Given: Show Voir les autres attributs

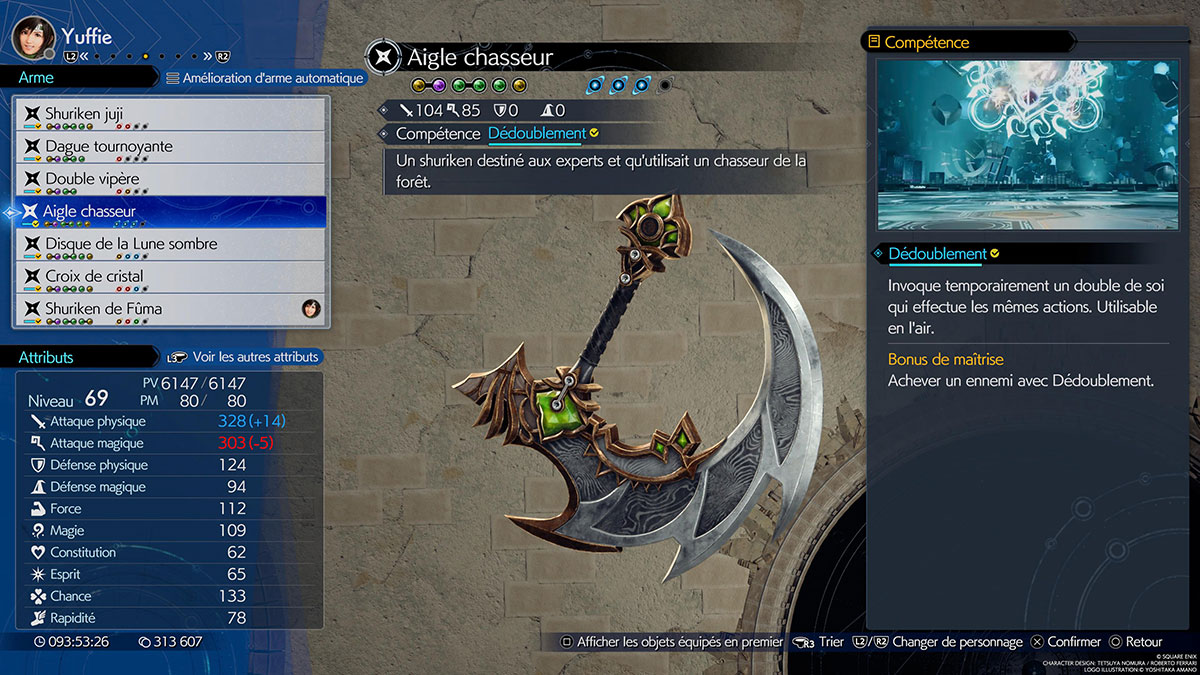Looking at the screenshot, I should [245, 357].
